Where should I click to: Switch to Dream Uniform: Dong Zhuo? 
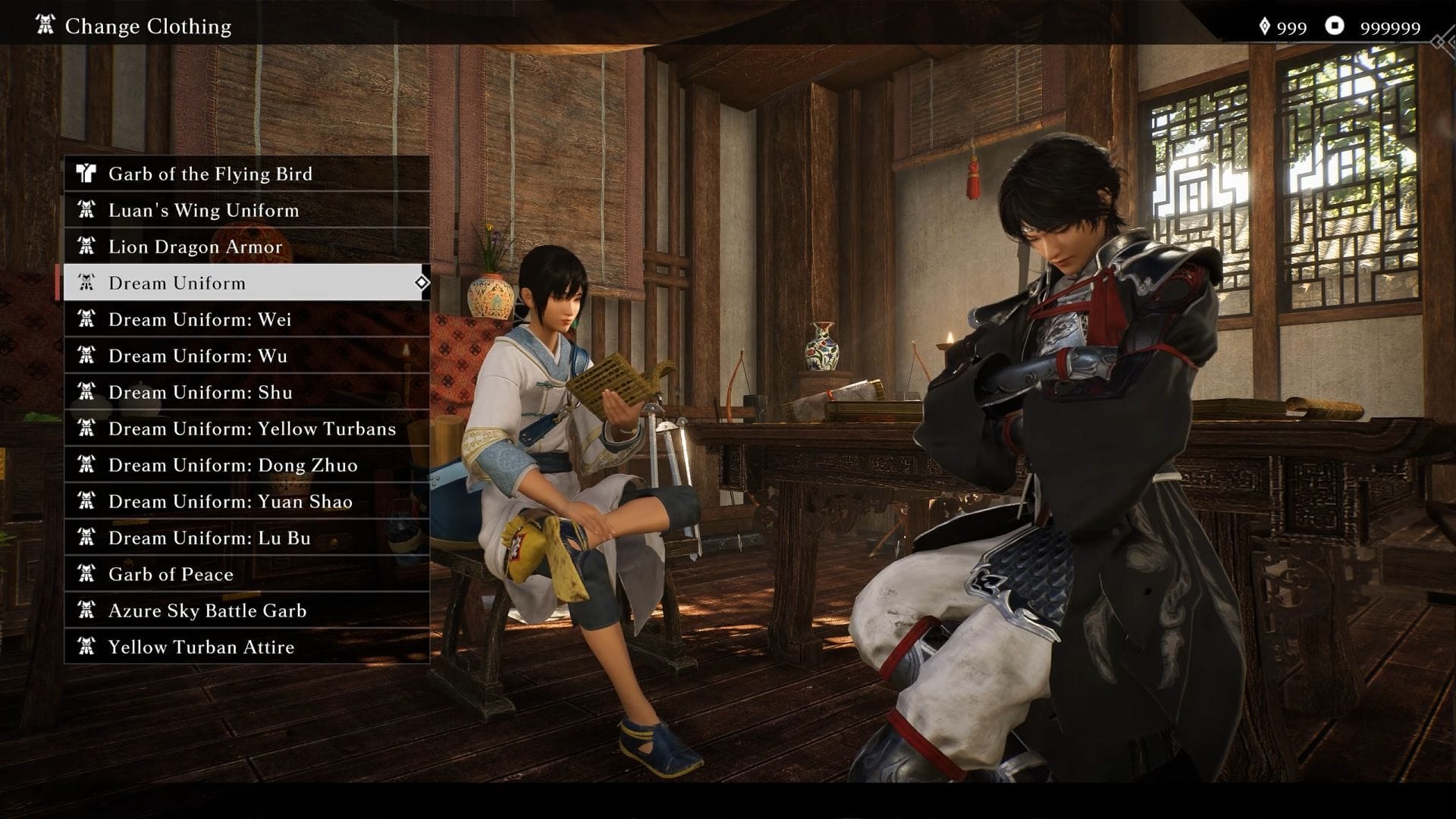[246, 465]
